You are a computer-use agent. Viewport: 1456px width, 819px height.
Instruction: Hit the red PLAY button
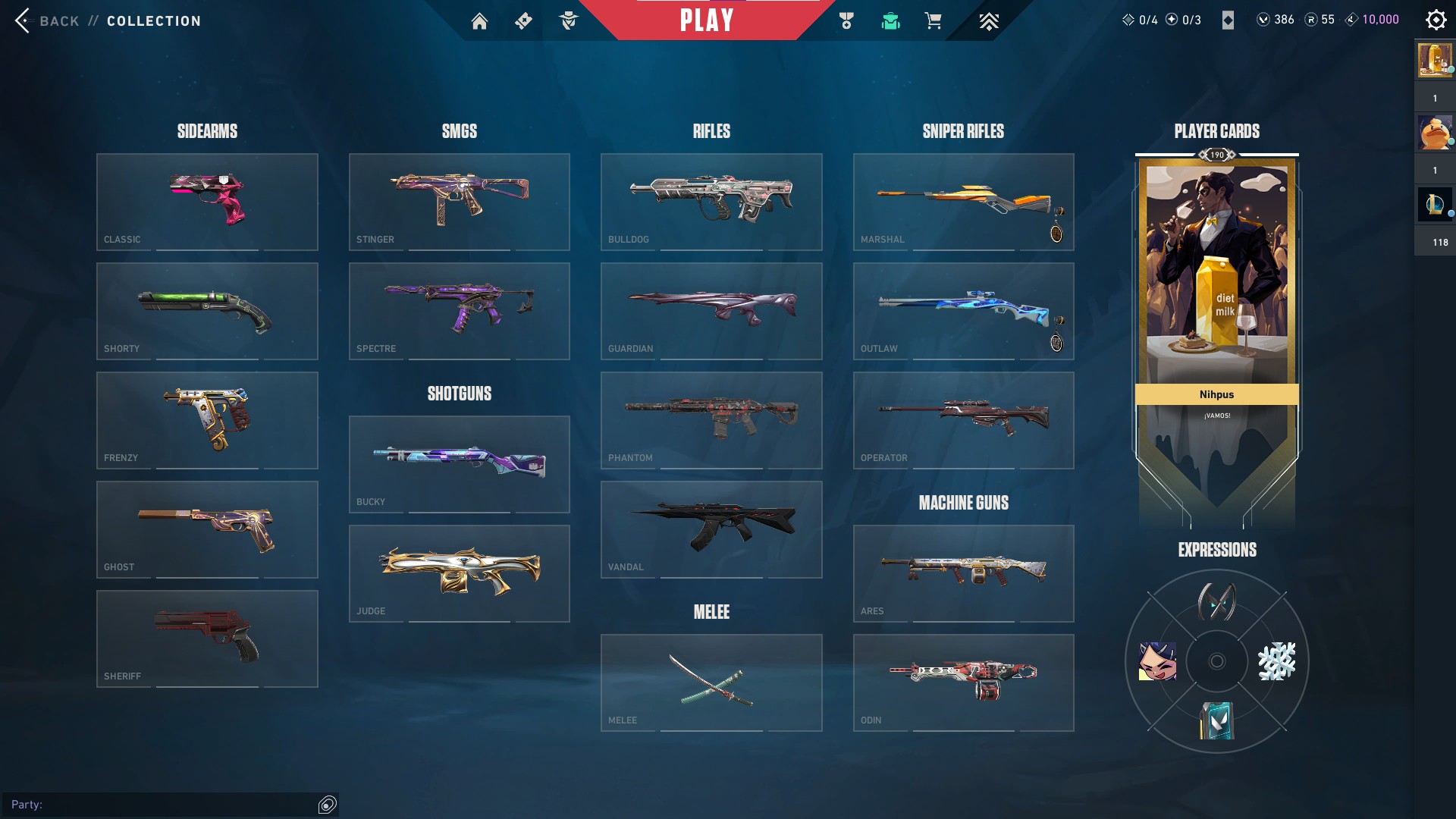707,20
